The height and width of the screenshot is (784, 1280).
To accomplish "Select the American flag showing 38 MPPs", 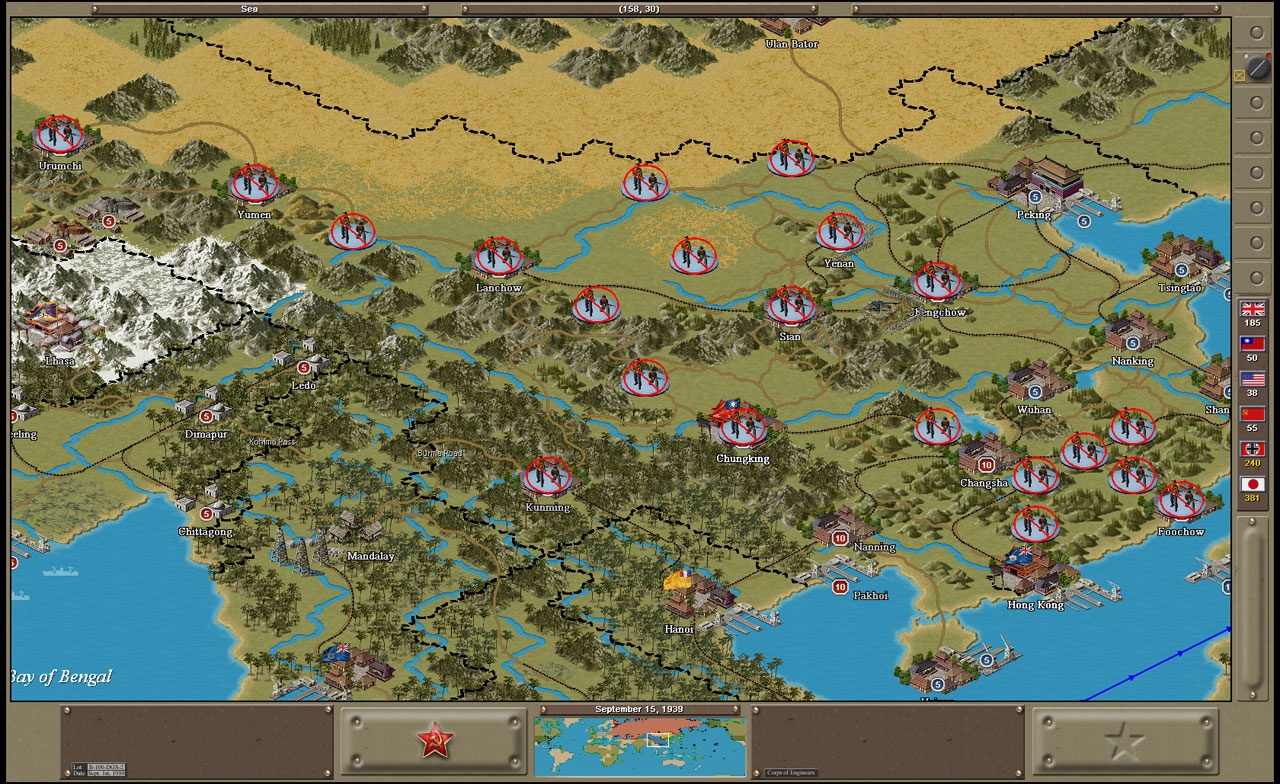I will coord(1253,379).
